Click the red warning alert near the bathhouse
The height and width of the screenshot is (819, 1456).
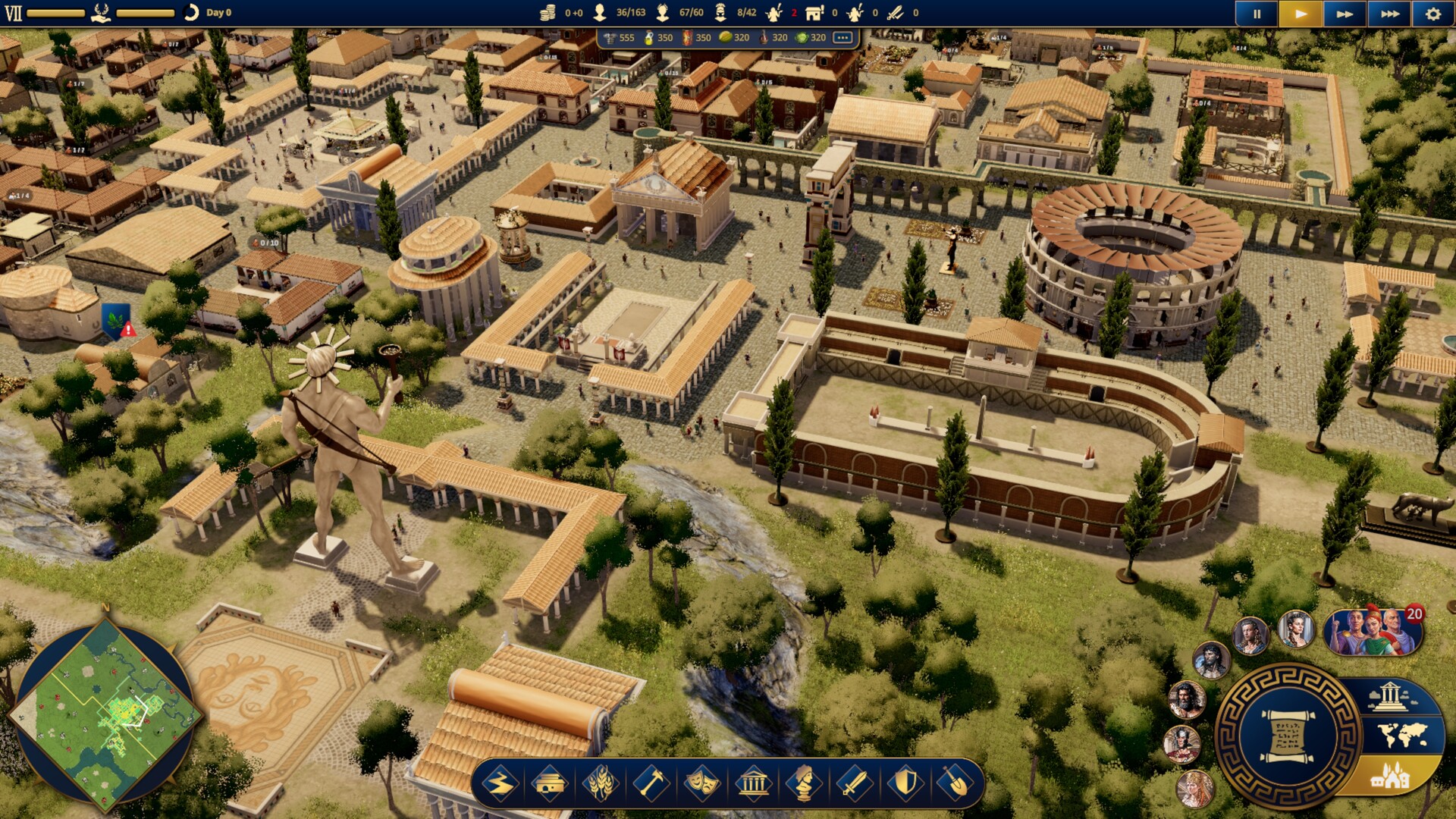127,328
